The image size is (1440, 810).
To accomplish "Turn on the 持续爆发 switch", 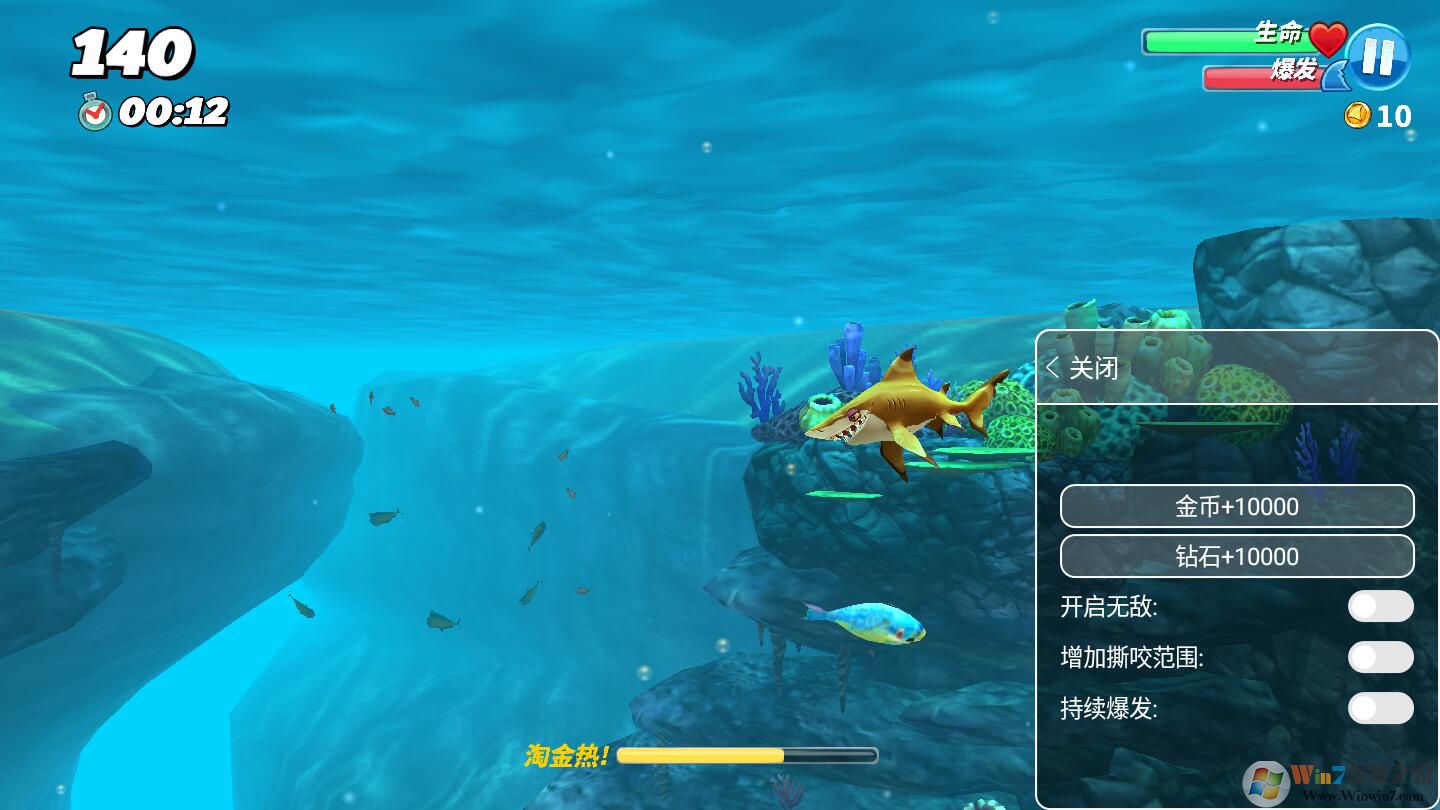I will pyautogui.click(x=1380, y=708).
